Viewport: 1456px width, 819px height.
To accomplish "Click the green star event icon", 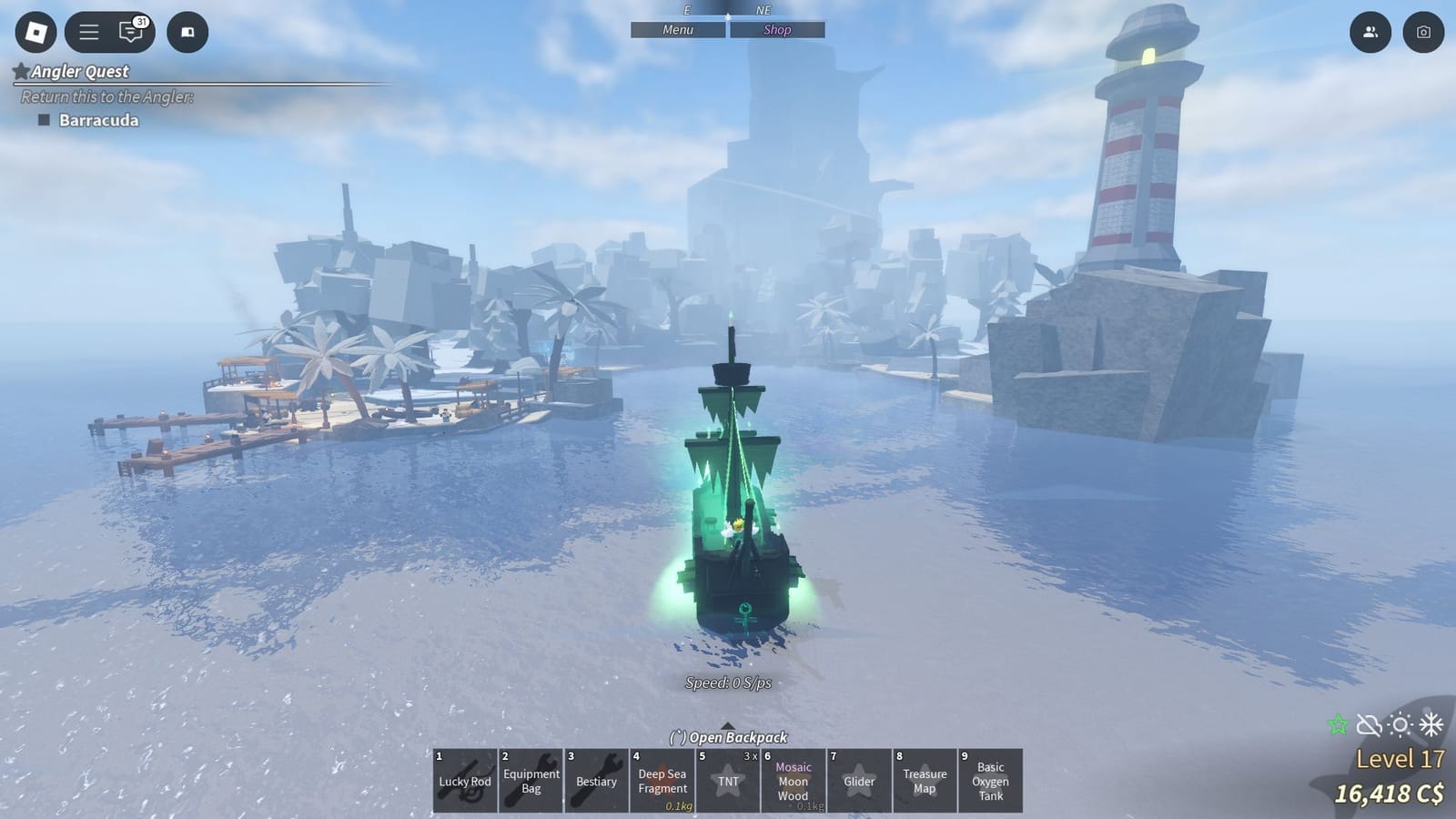I will coord(1337,724).
